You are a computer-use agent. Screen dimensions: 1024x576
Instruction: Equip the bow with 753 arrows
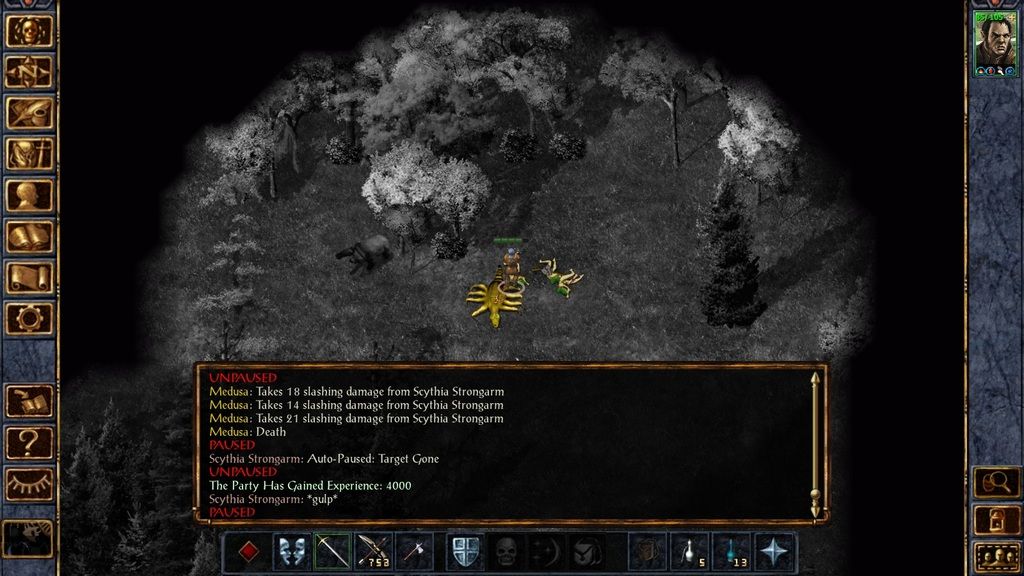coord(373,552)
